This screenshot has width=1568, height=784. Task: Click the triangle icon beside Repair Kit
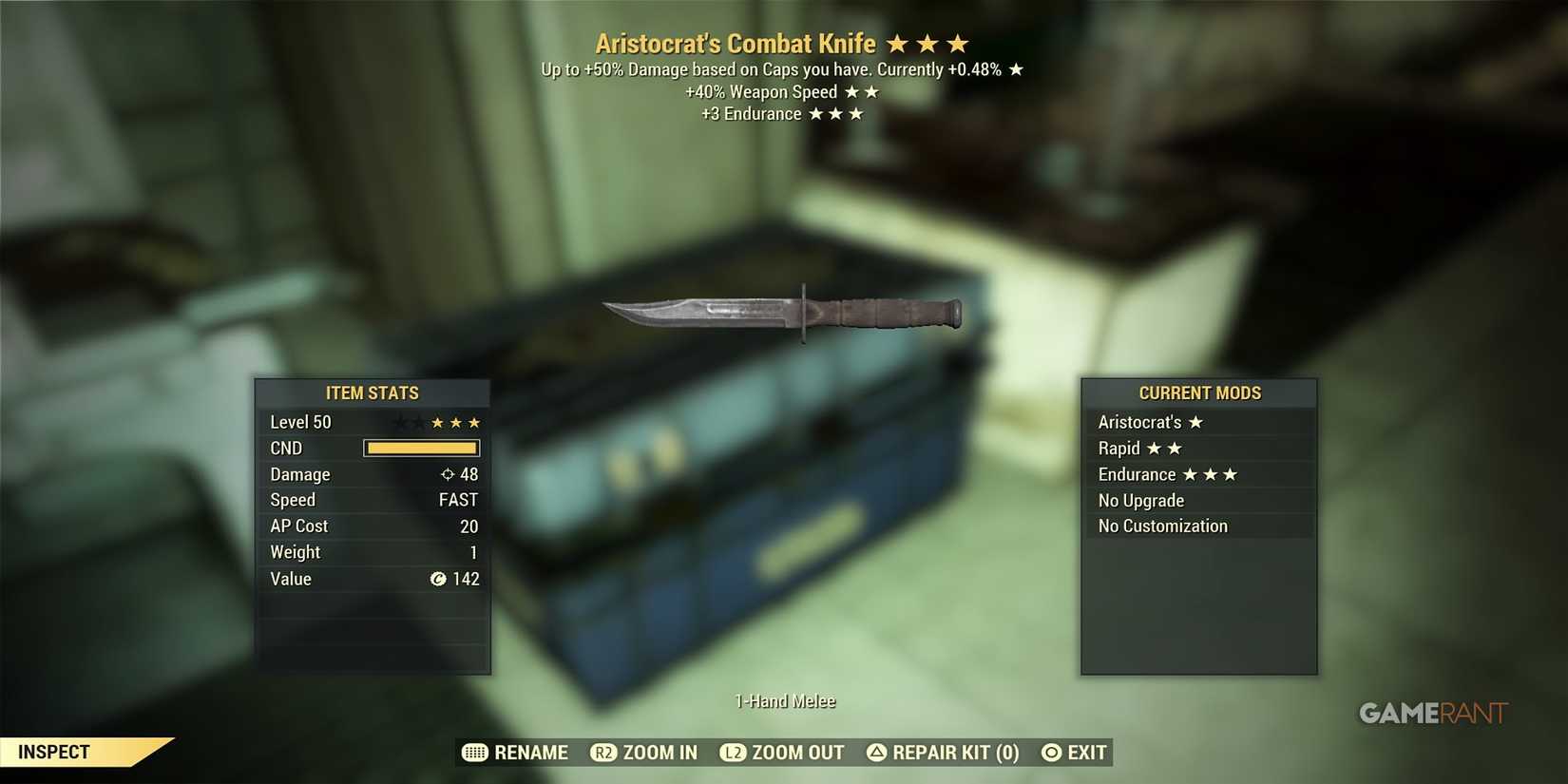(x=874, y=752)
